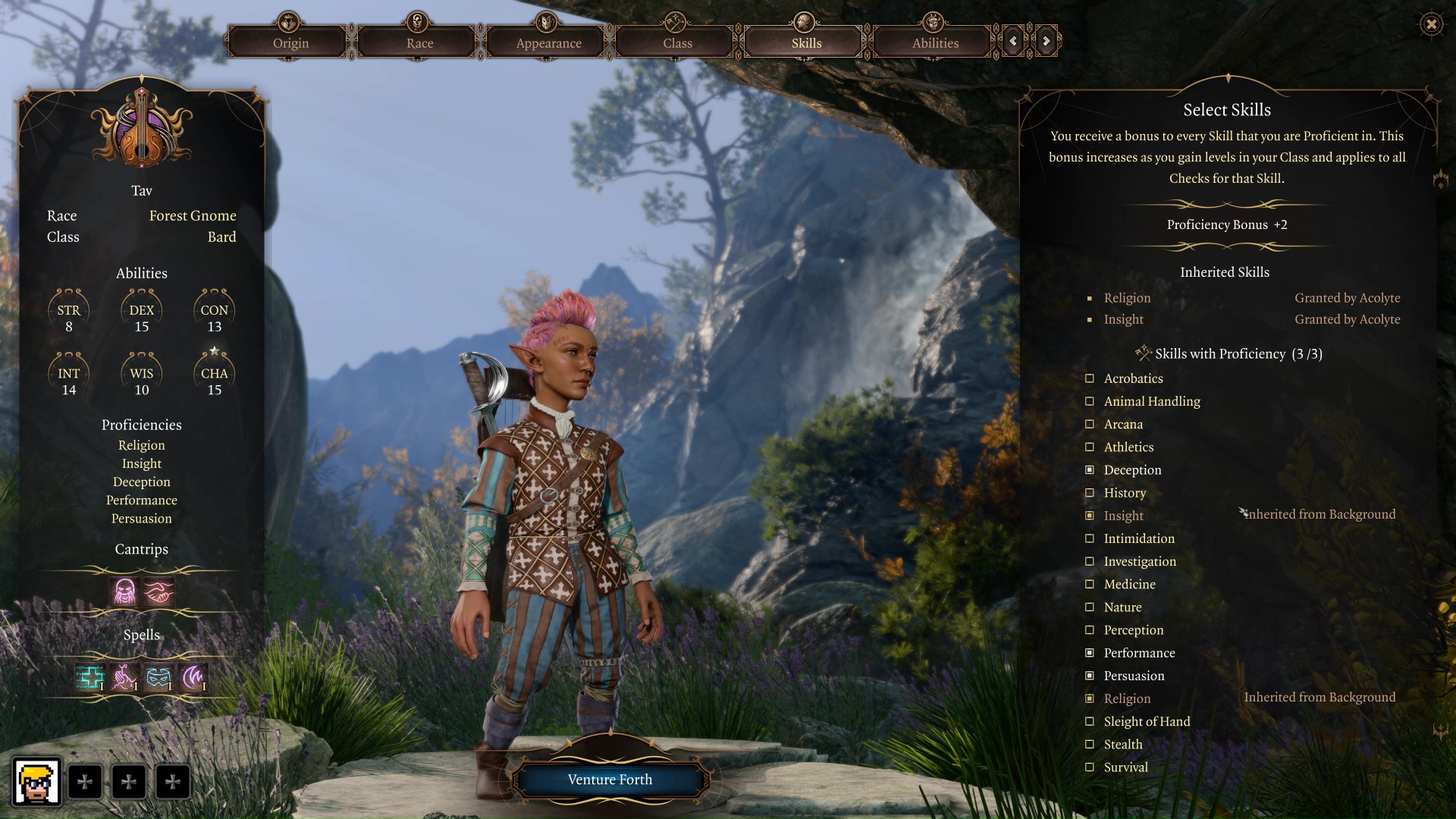Click the previous tab arrow button
This screenshot has width=1456, height=819.
1013,42
